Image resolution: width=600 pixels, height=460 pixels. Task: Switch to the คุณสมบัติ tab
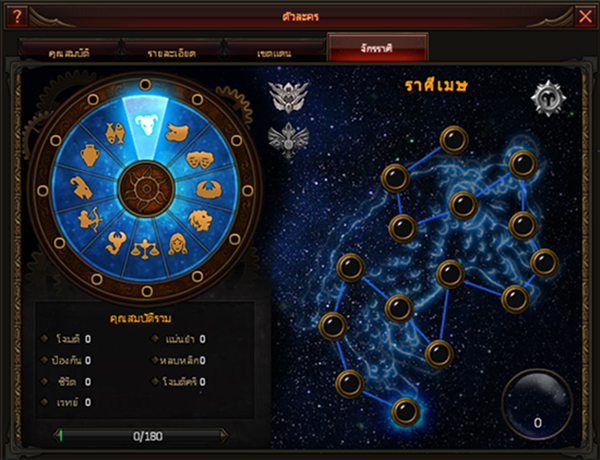pyautogui.click(x=69, y=50)
